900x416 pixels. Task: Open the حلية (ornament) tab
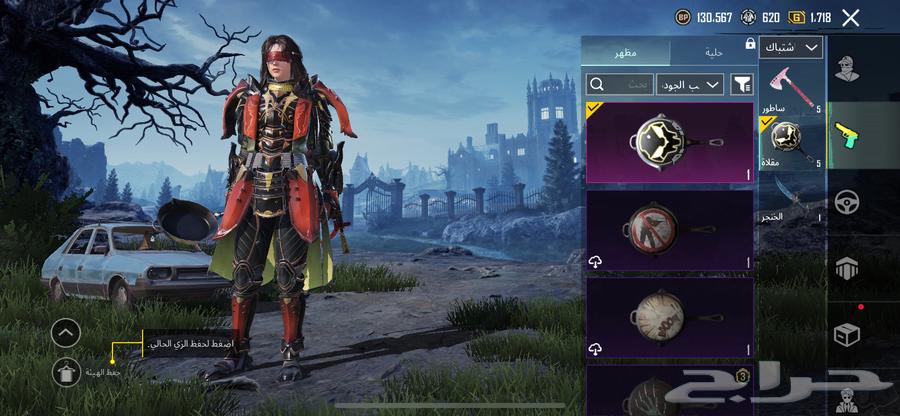712,52
